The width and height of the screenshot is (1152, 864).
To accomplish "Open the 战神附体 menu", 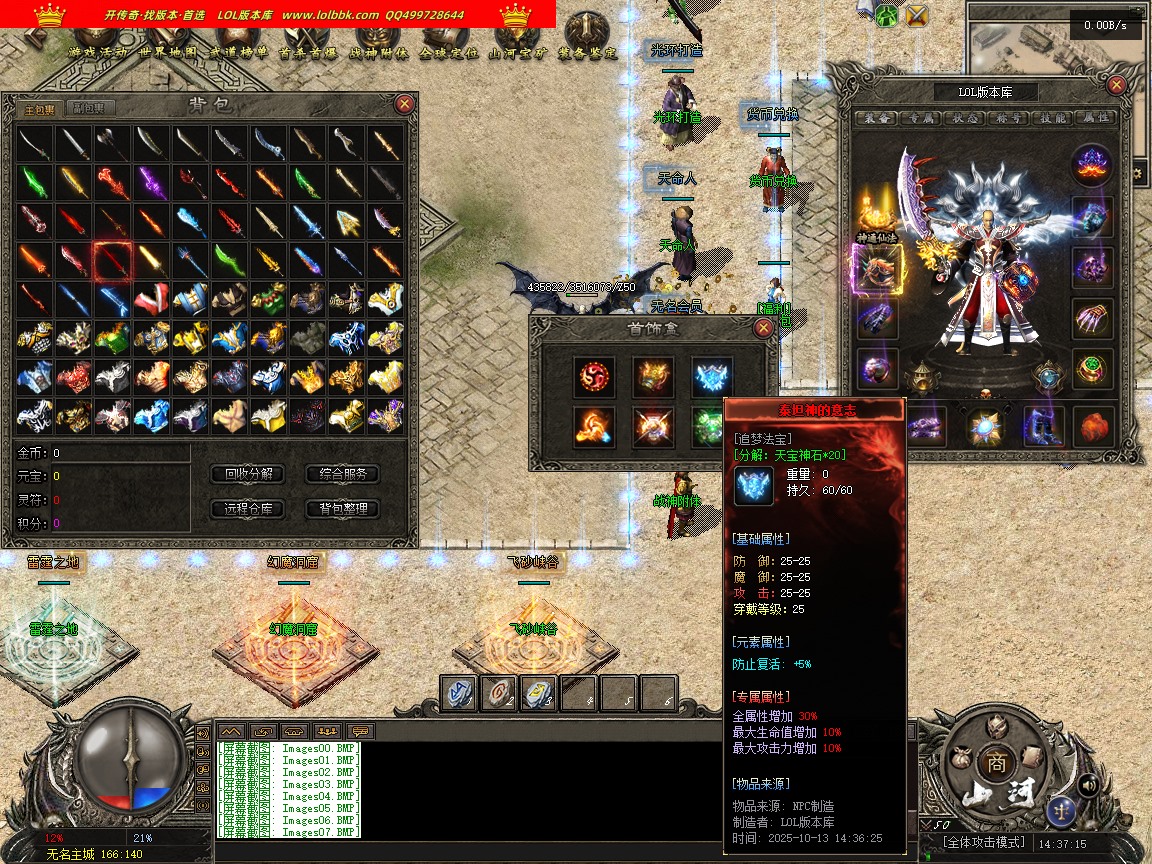I will point(378,52).
